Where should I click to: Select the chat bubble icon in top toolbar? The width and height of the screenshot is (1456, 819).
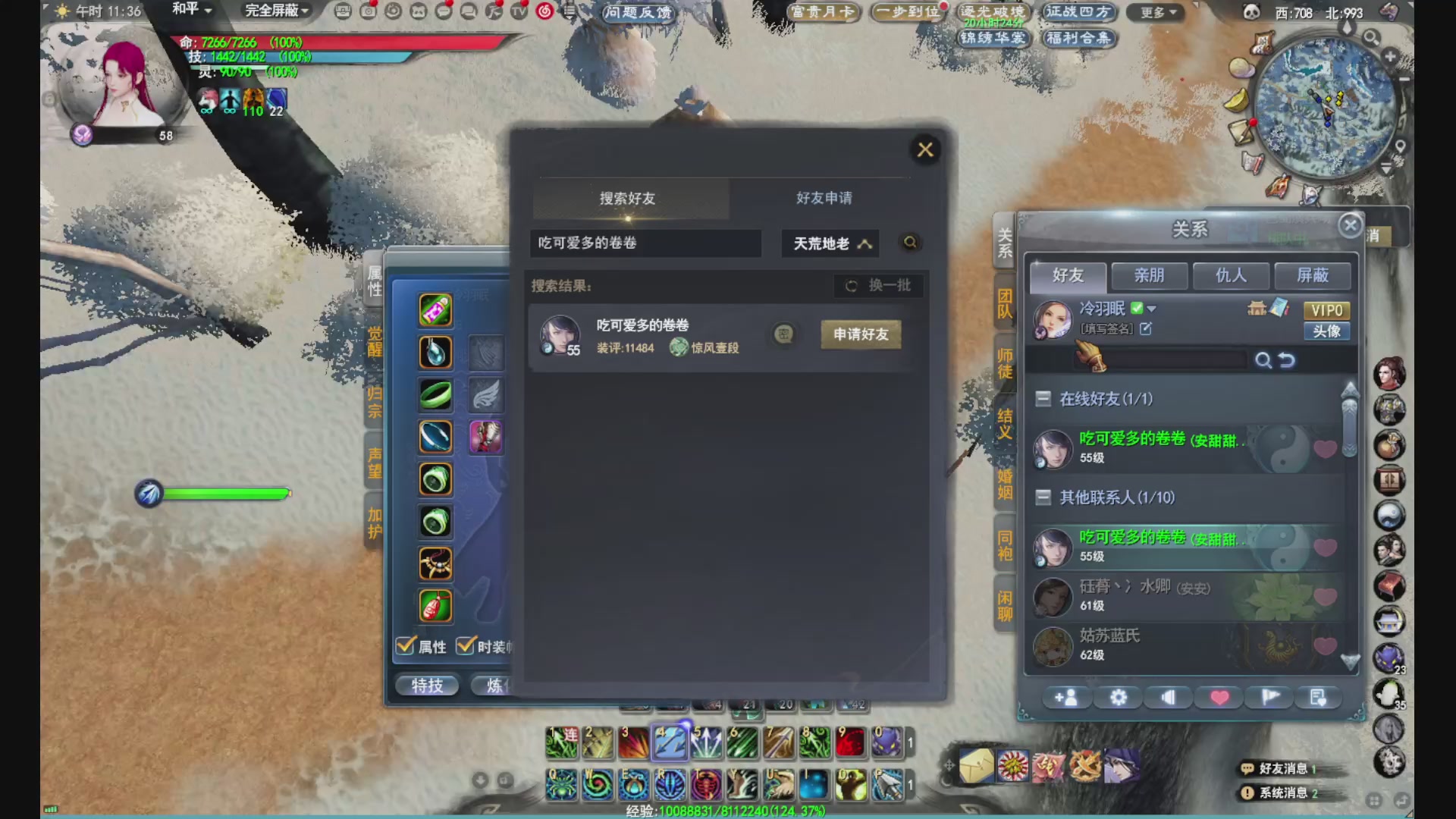442,12
